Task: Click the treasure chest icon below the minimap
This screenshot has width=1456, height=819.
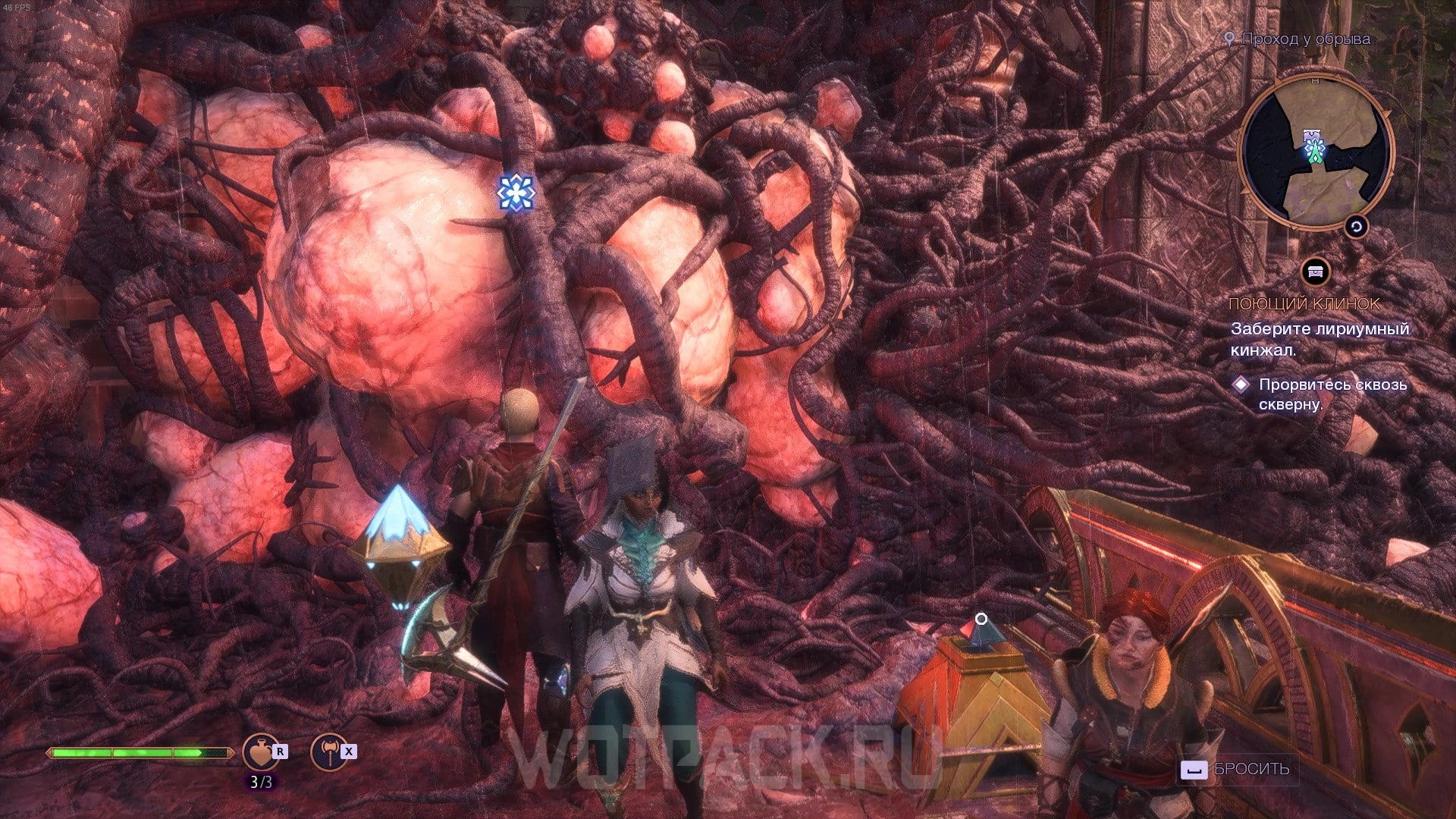Action: click(1316, 272)
